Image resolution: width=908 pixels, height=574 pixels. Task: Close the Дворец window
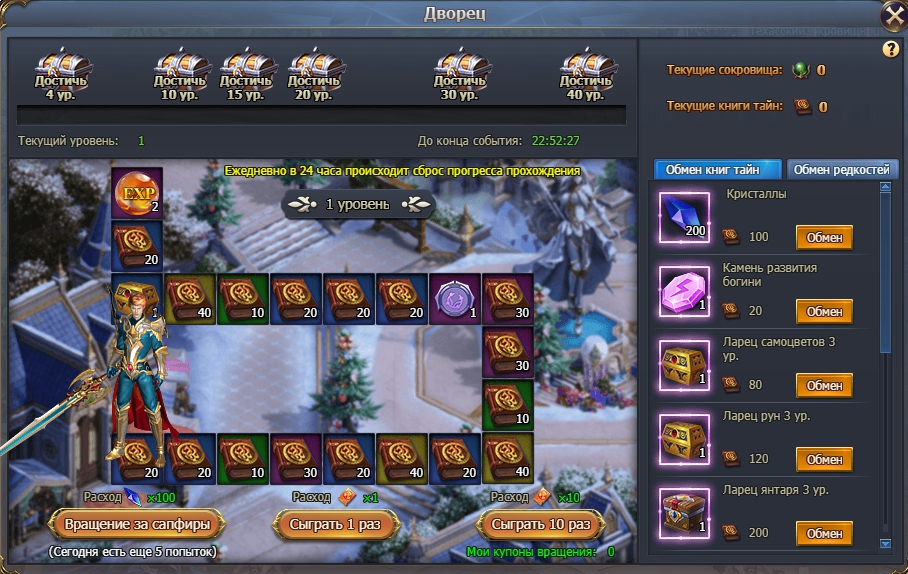pos(893,17)
